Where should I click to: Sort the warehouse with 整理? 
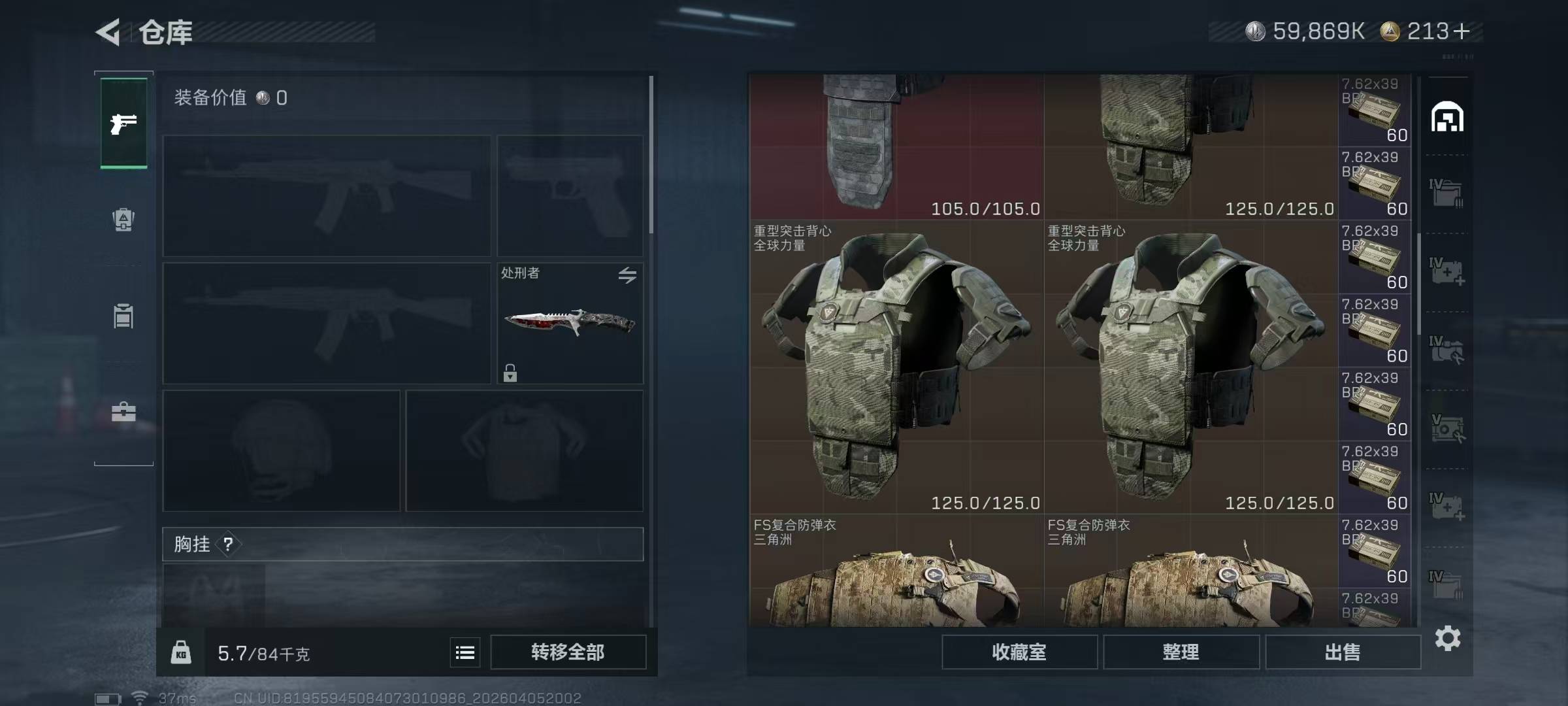1181,652
